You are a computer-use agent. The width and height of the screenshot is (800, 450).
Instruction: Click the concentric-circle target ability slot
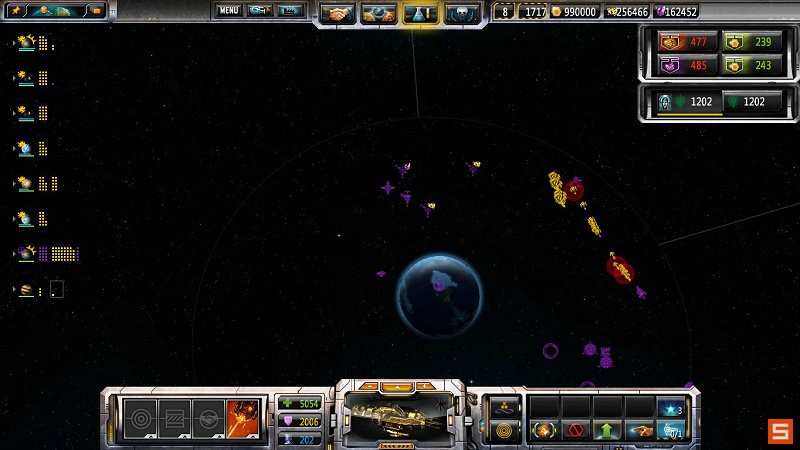pos(140,417)
